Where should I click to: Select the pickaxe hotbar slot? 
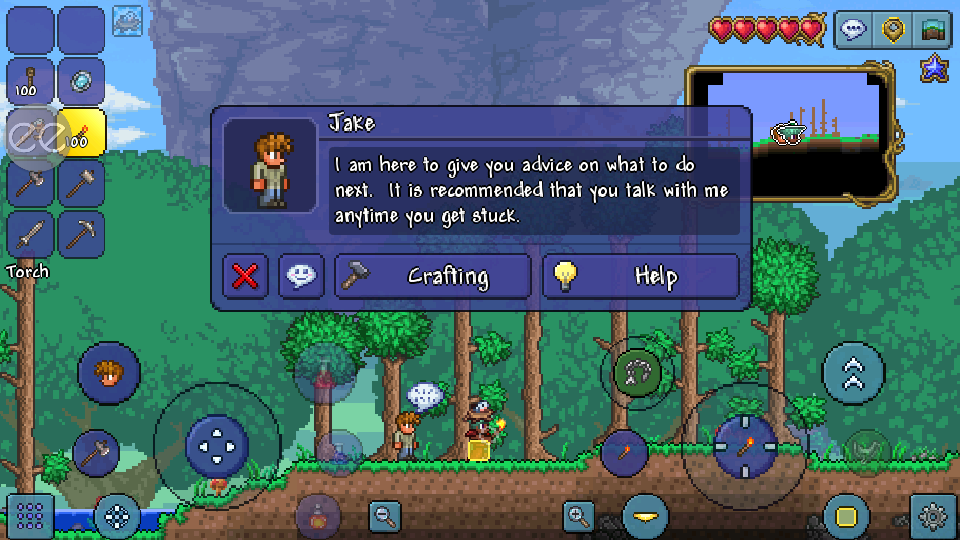(82, 234)
